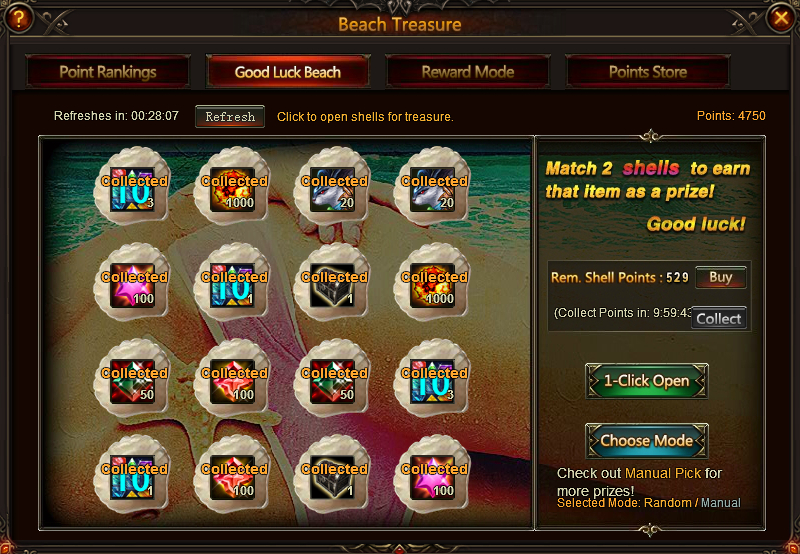Open the Good Luck Beach tab
Viewport: 800px width, 554px height.
(x=288, y=72)
